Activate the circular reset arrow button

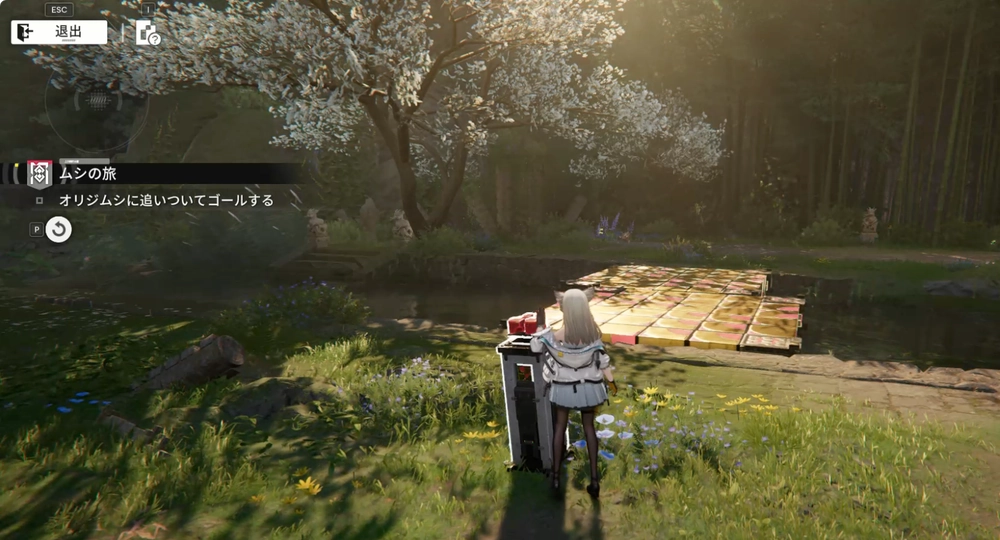(x=59, y=230)
